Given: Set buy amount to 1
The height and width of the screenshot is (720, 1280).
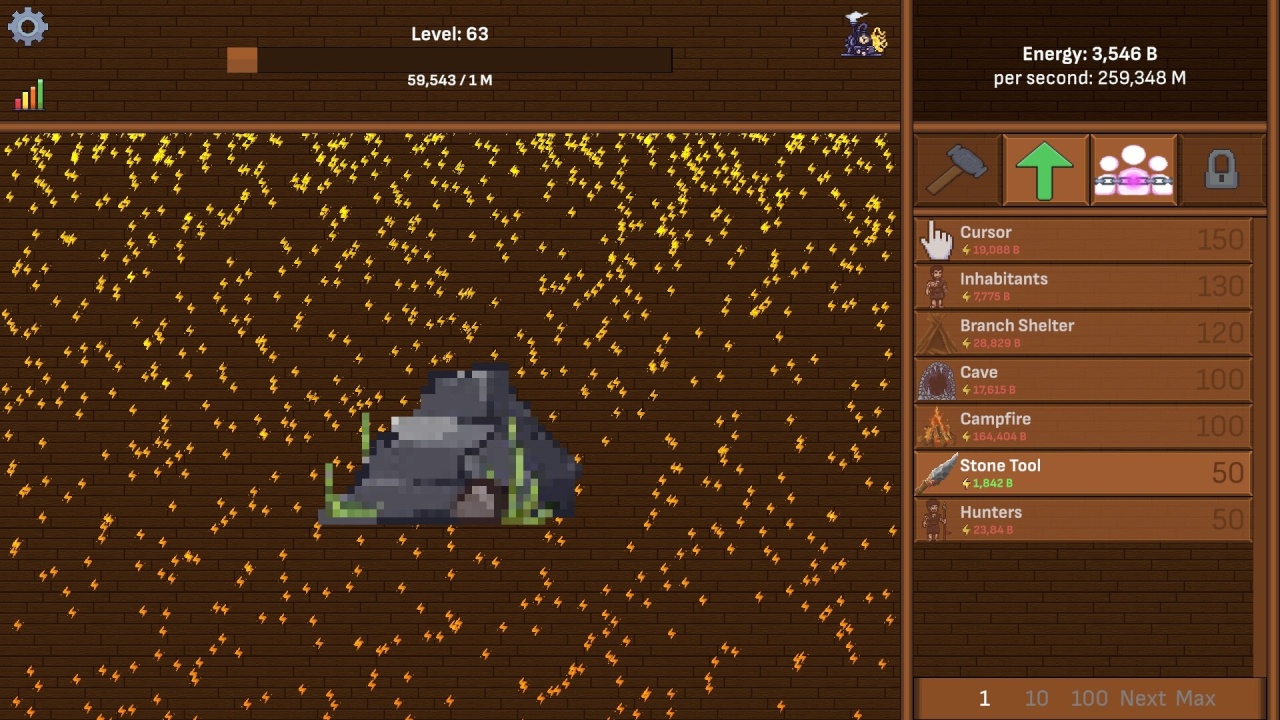Looking at the screenshot, I should 984,698.
